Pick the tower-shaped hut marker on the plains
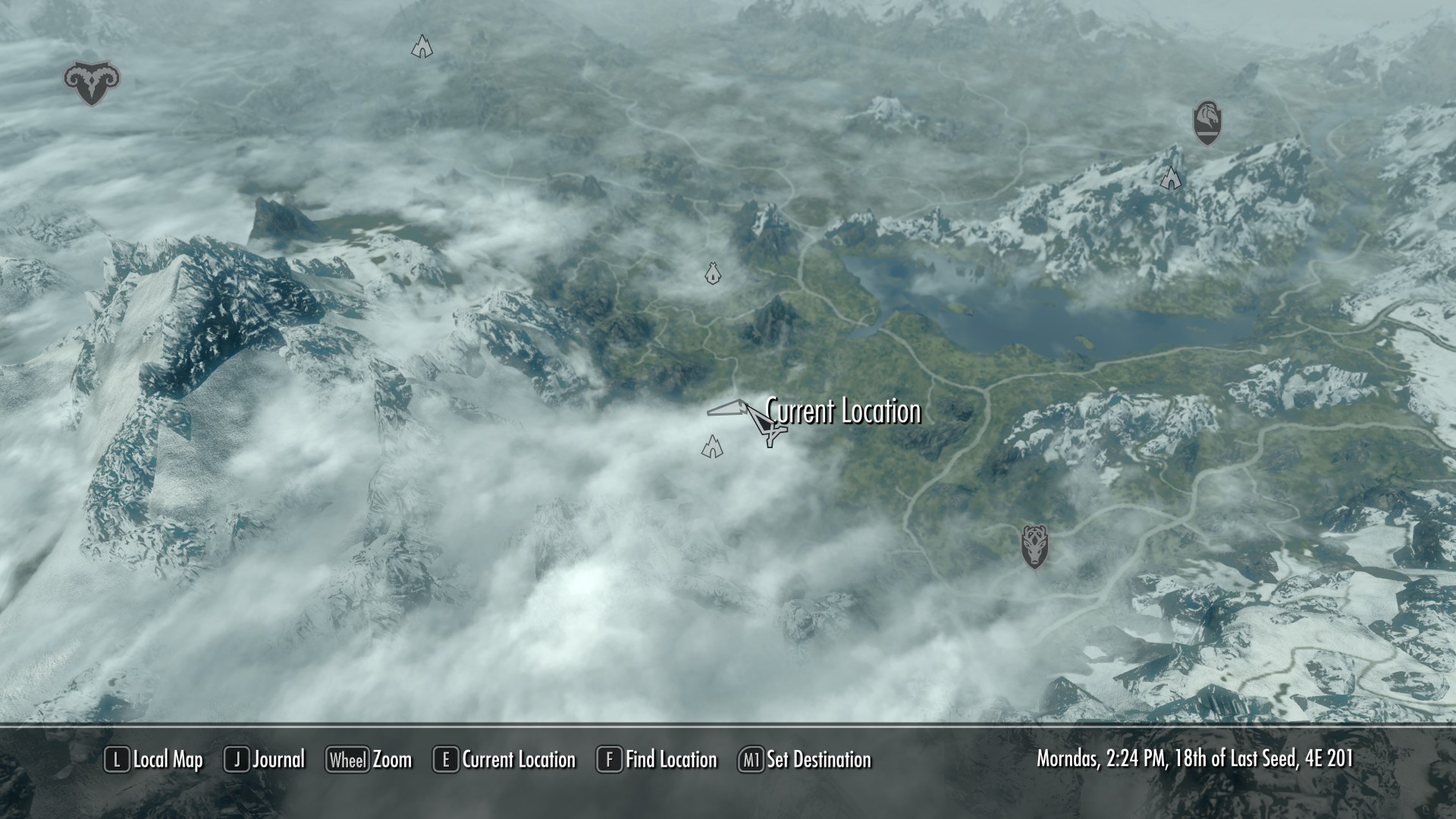Screen dimensions: 1456x819 point(712,274)
